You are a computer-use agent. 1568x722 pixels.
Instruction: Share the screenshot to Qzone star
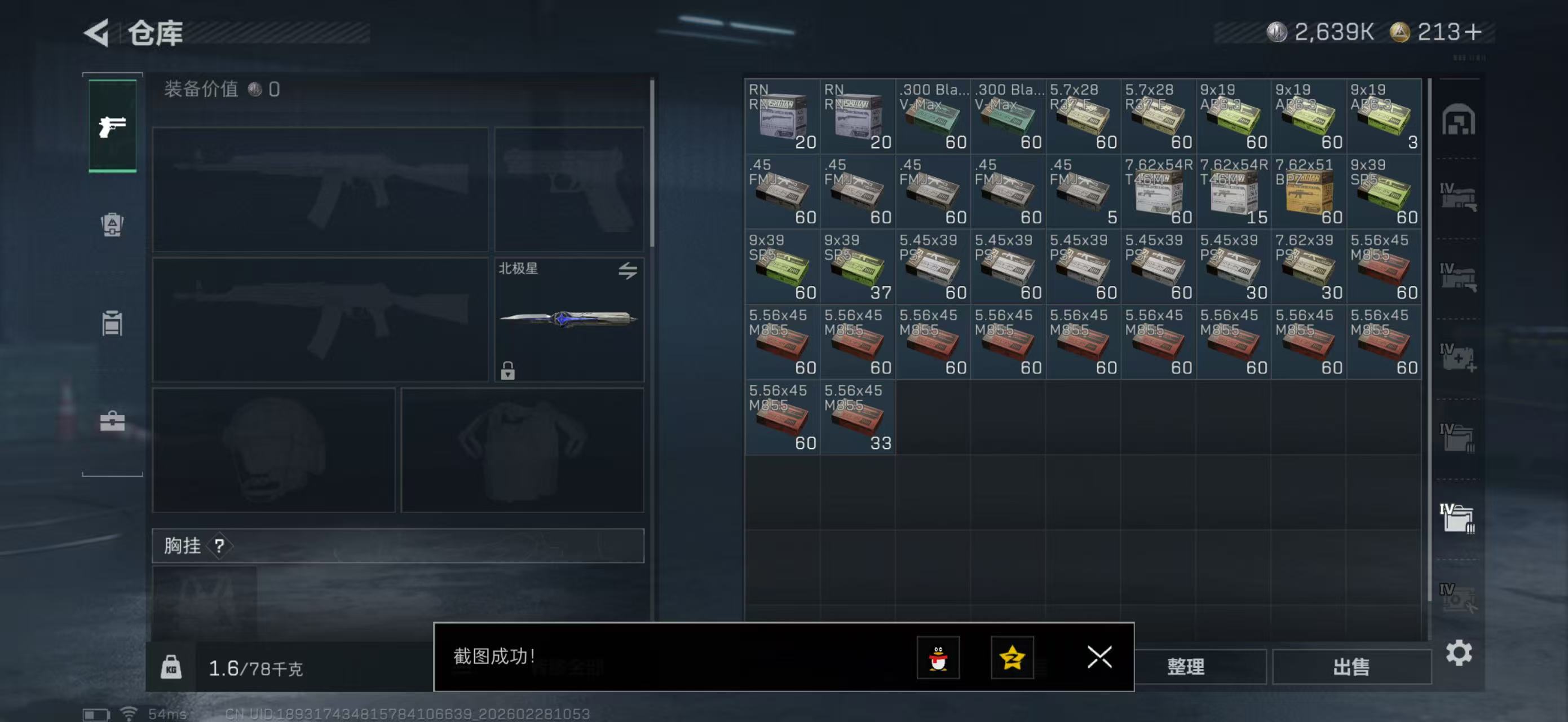click(1012, 658)
